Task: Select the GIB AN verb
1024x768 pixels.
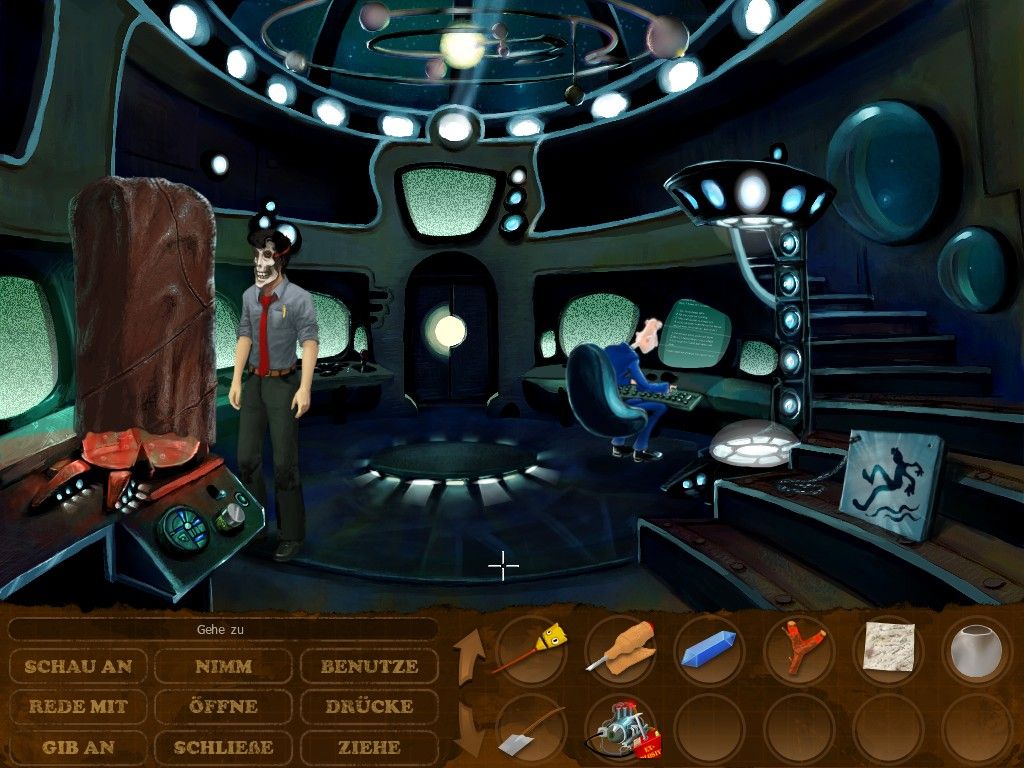Action: click(x=79, y=746)
